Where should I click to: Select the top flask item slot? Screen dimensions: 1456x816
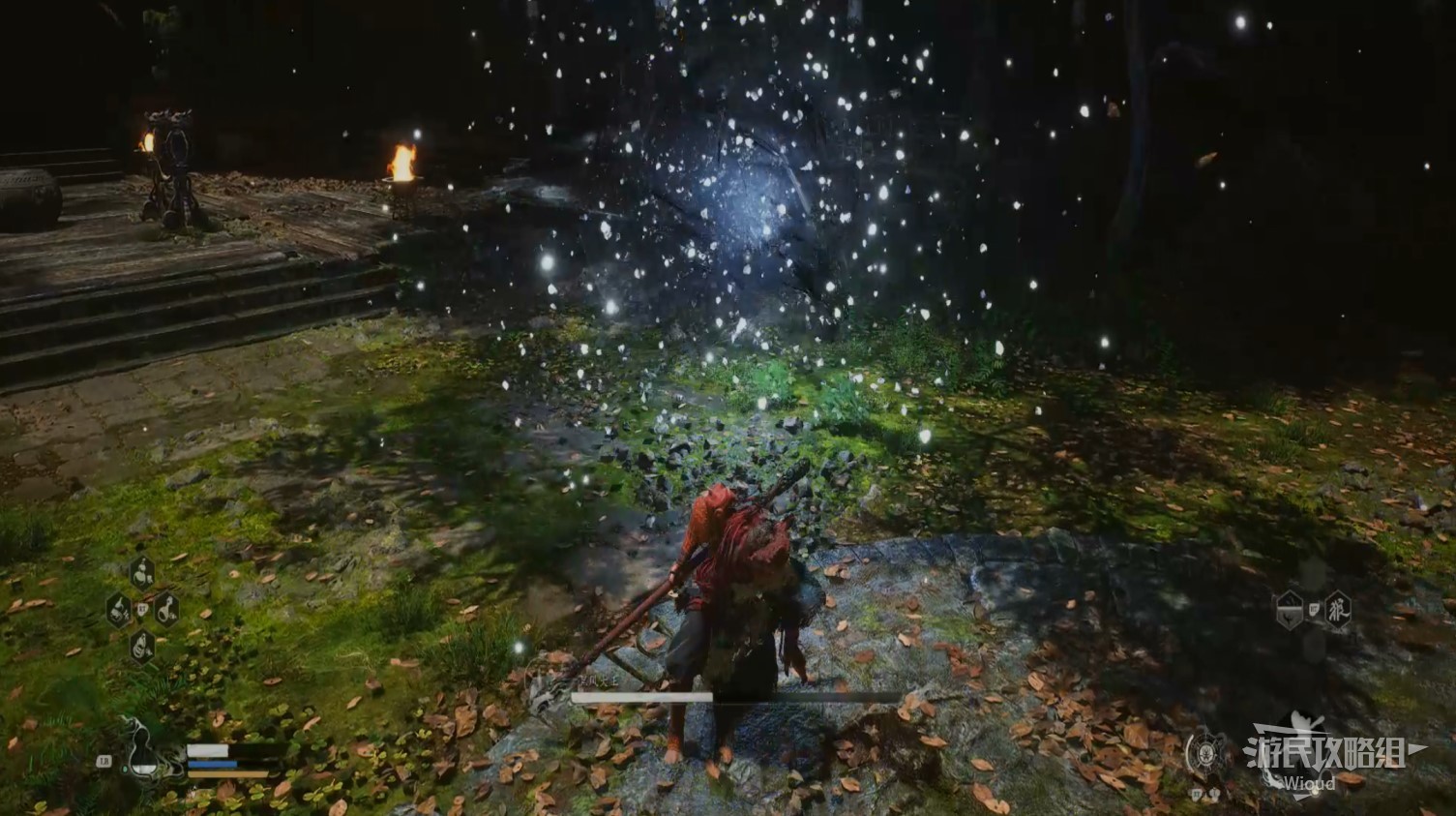click(142, 572)
